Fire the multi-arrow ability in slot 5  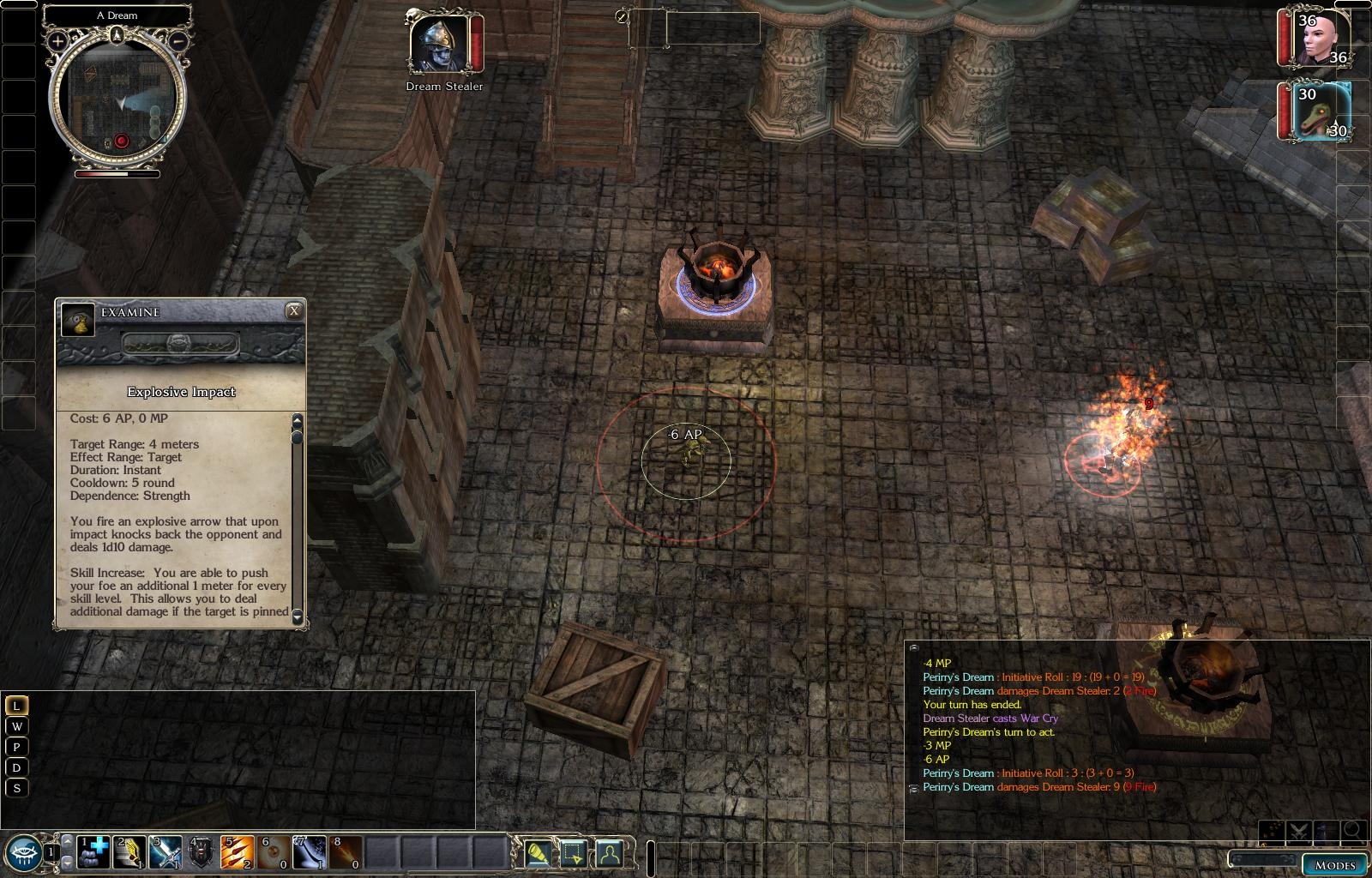pos(238,852)
